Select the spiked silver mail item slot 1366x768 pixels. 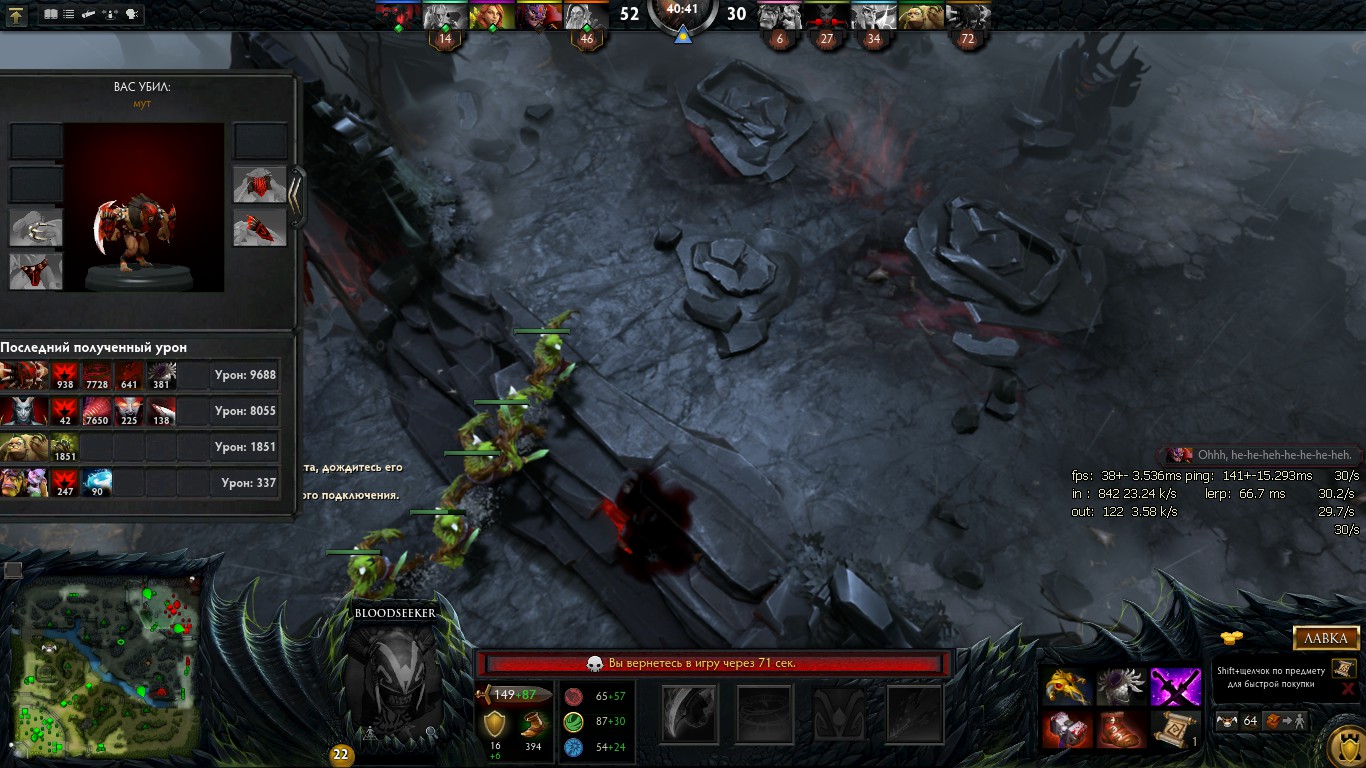point(1121,686)
